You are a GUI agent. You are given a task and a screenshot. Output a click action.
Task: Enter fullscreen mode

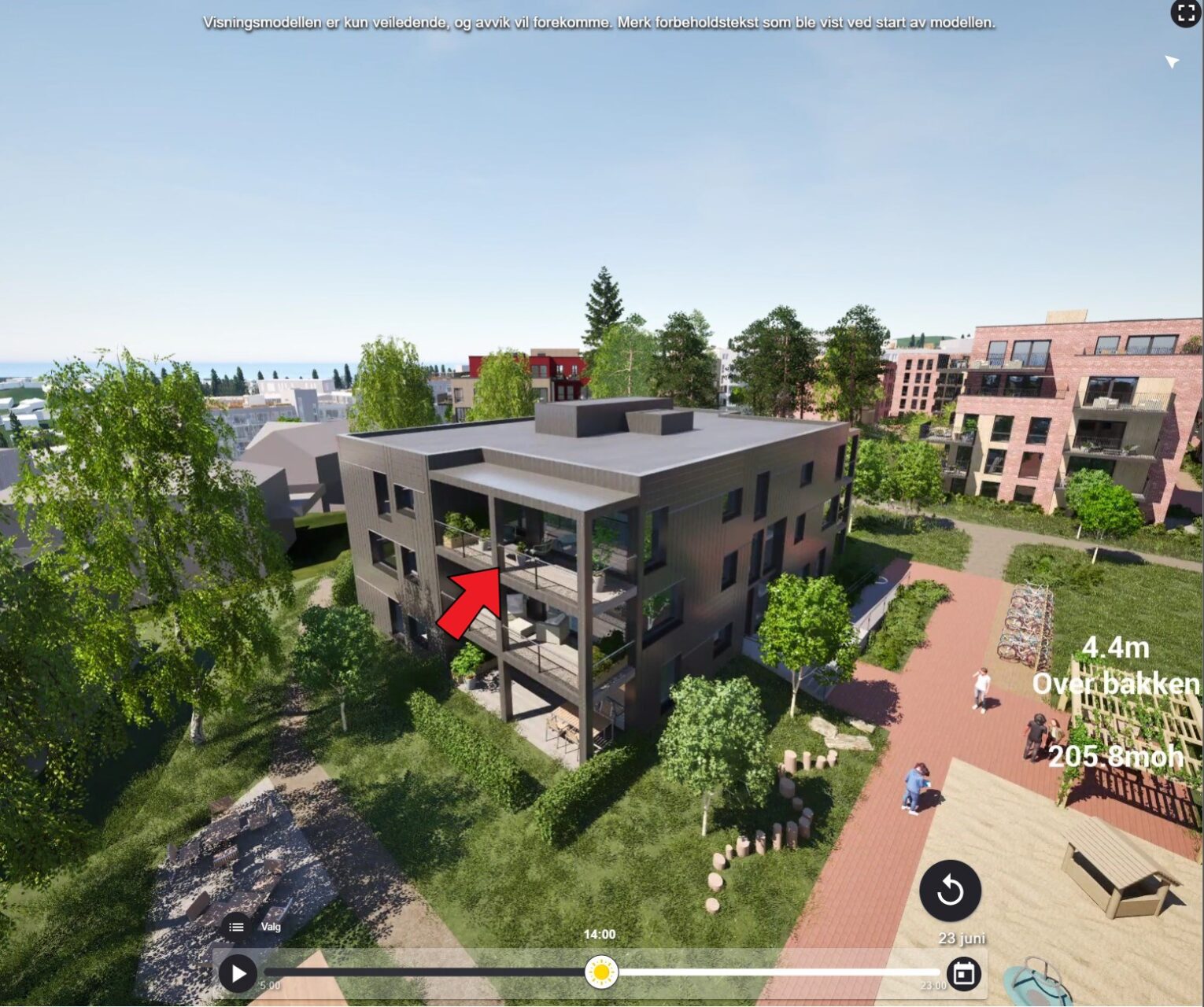coord(1185,13)
